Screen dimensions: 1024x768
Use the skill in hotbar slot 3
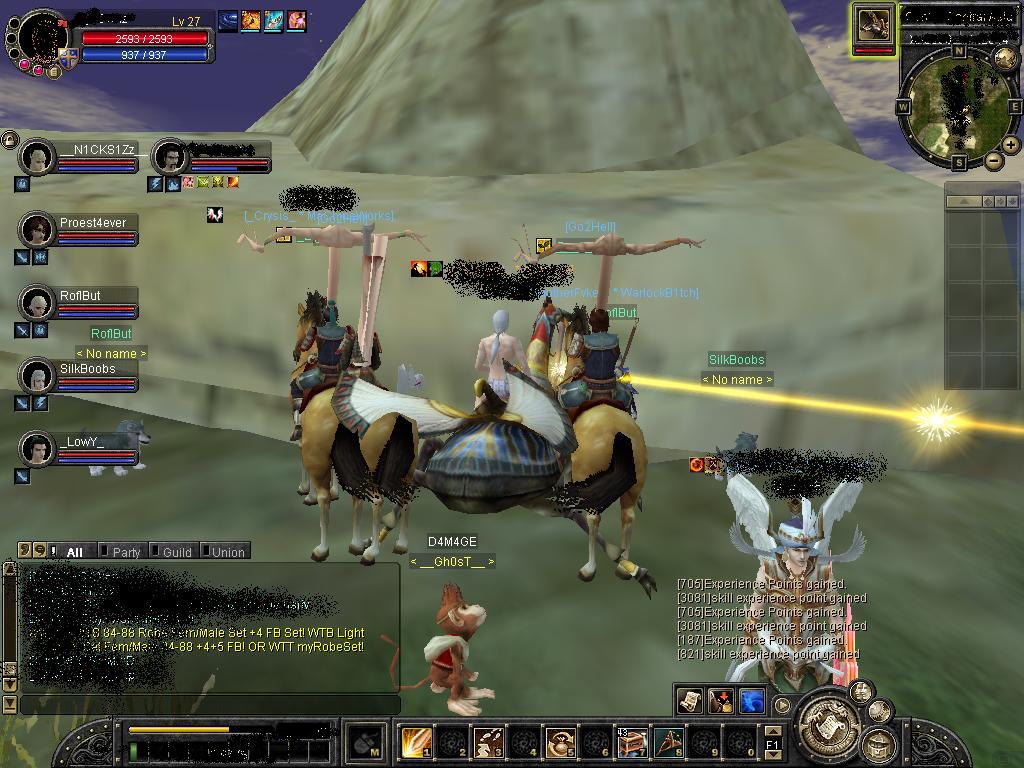coord(488,742)
